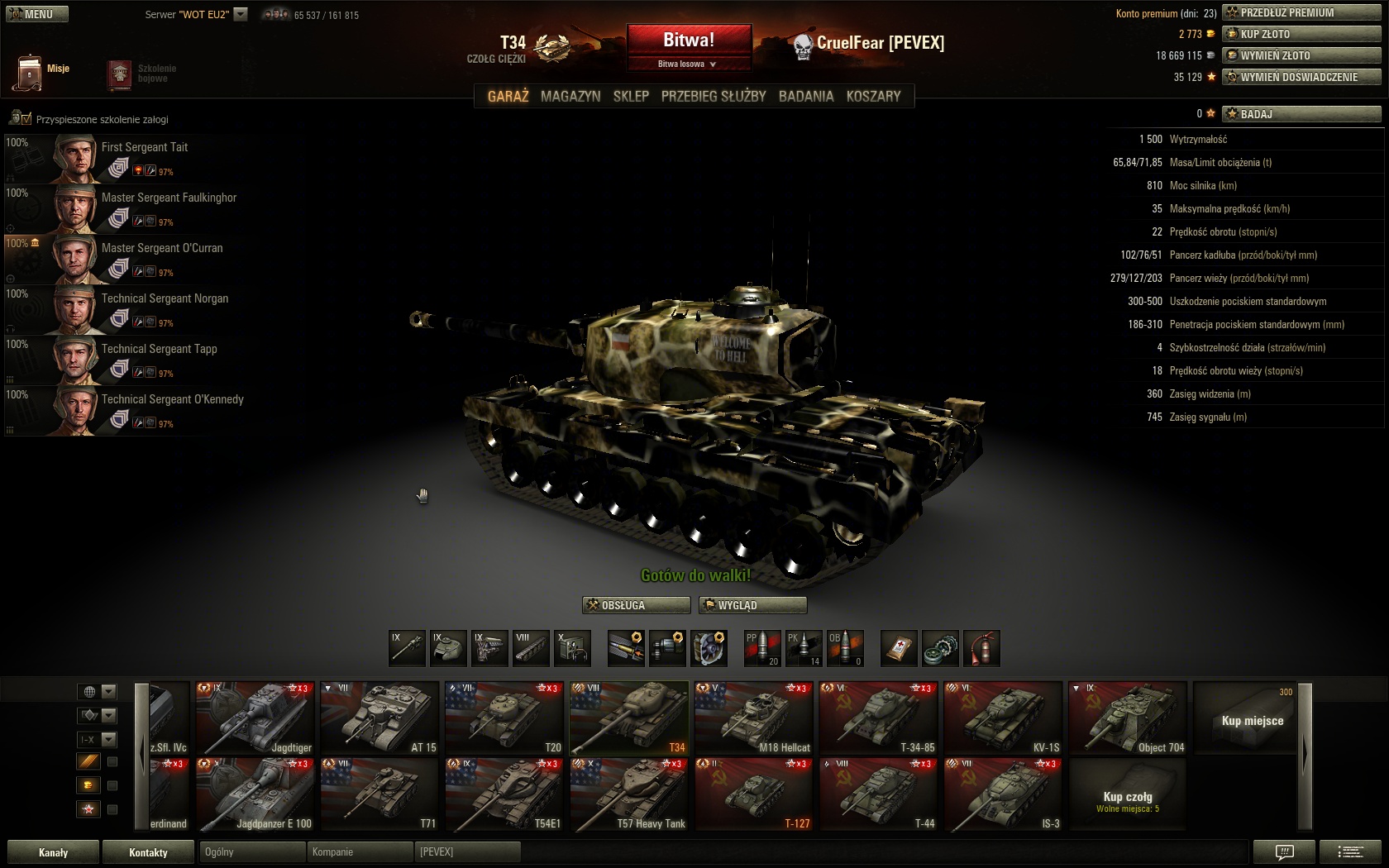Start battle with the Bitwa! button

tap(689, 41)
